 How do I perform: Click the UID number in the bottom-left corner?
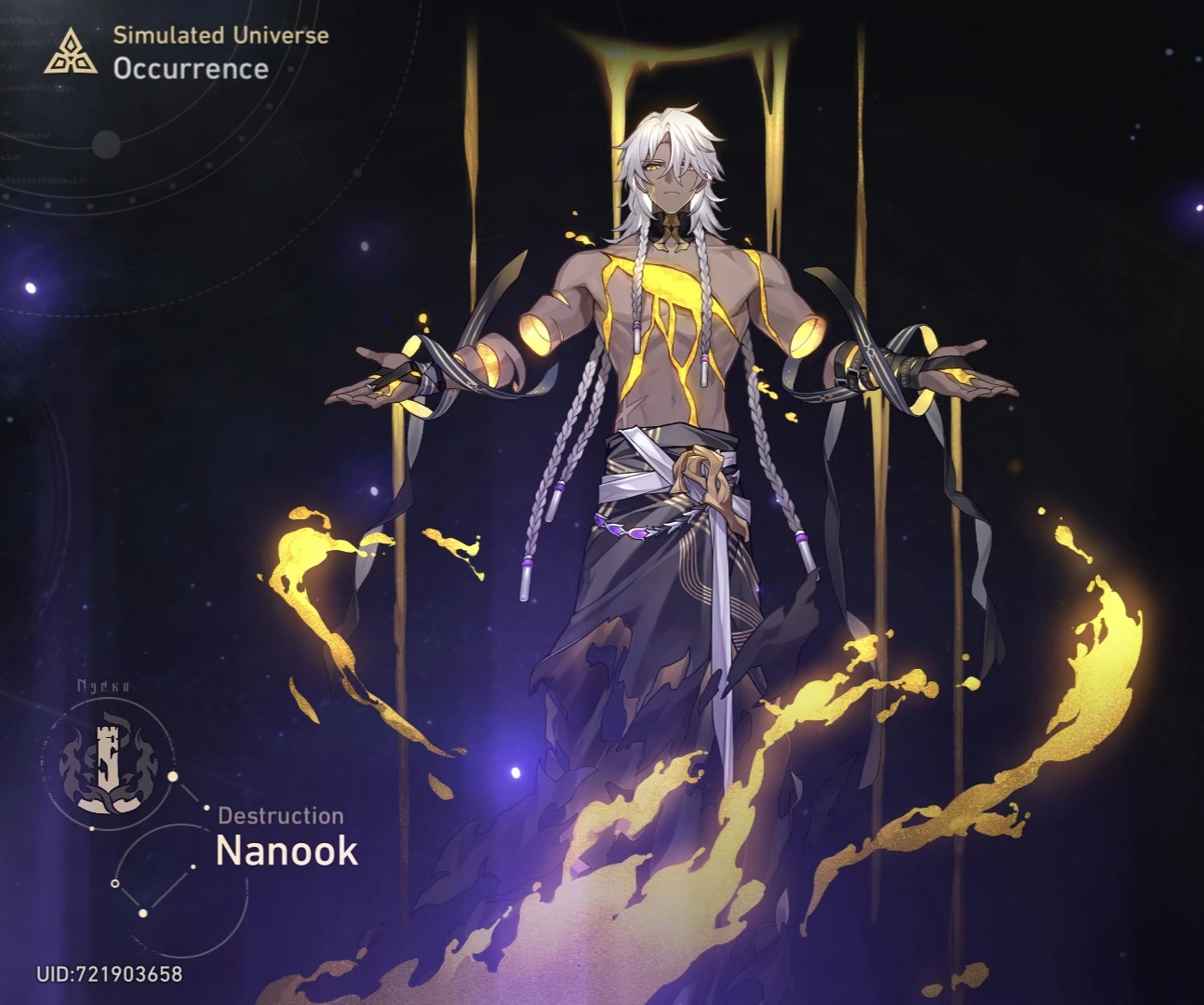110,974
